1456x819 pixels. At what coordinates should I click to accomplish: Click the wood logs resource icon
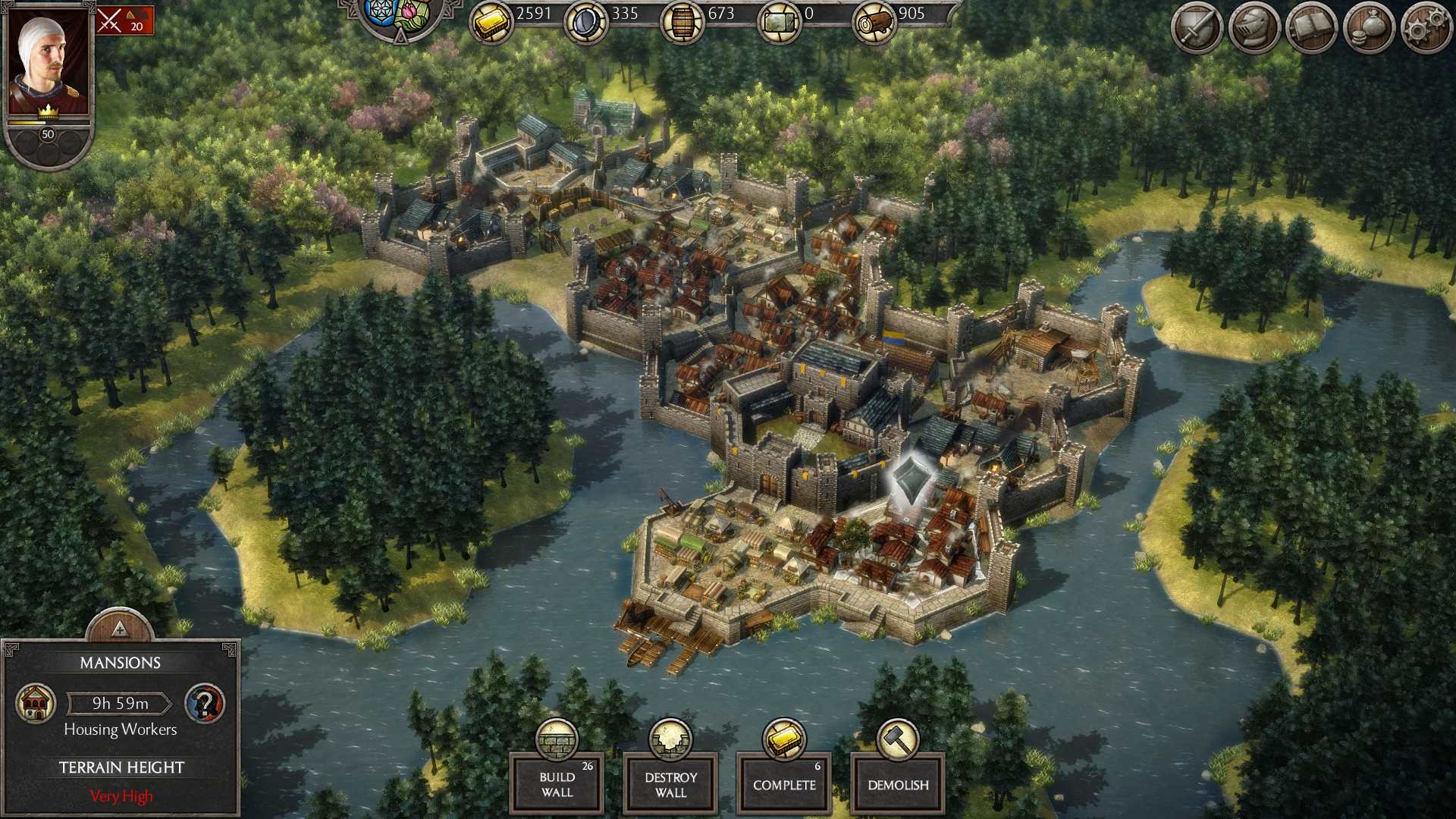[x=874, y=23]
